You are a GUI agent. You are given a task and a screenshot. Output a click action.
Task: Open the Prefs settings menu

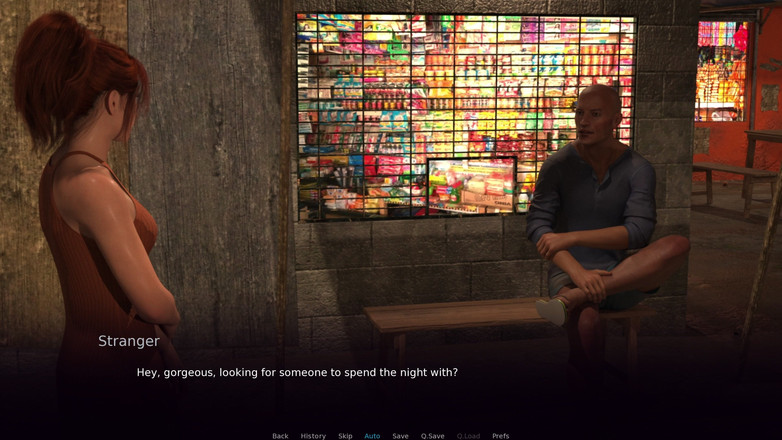501,436
